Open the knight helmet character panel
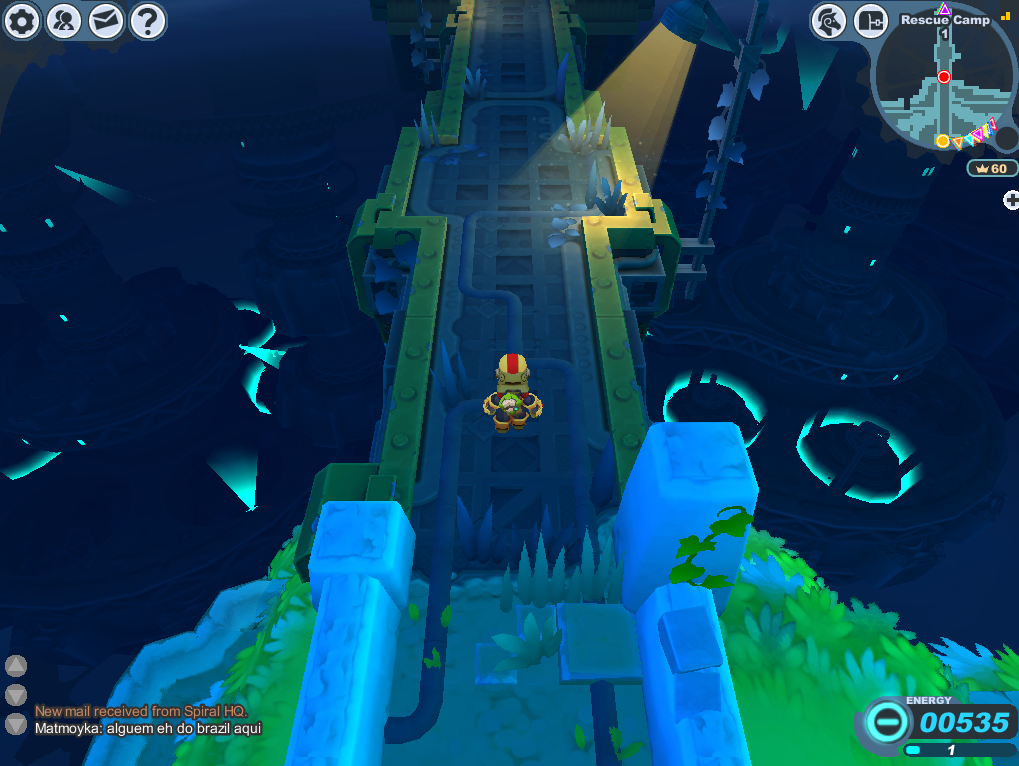The height and width of the screenshot is (766, 1019). pos(829,21)
